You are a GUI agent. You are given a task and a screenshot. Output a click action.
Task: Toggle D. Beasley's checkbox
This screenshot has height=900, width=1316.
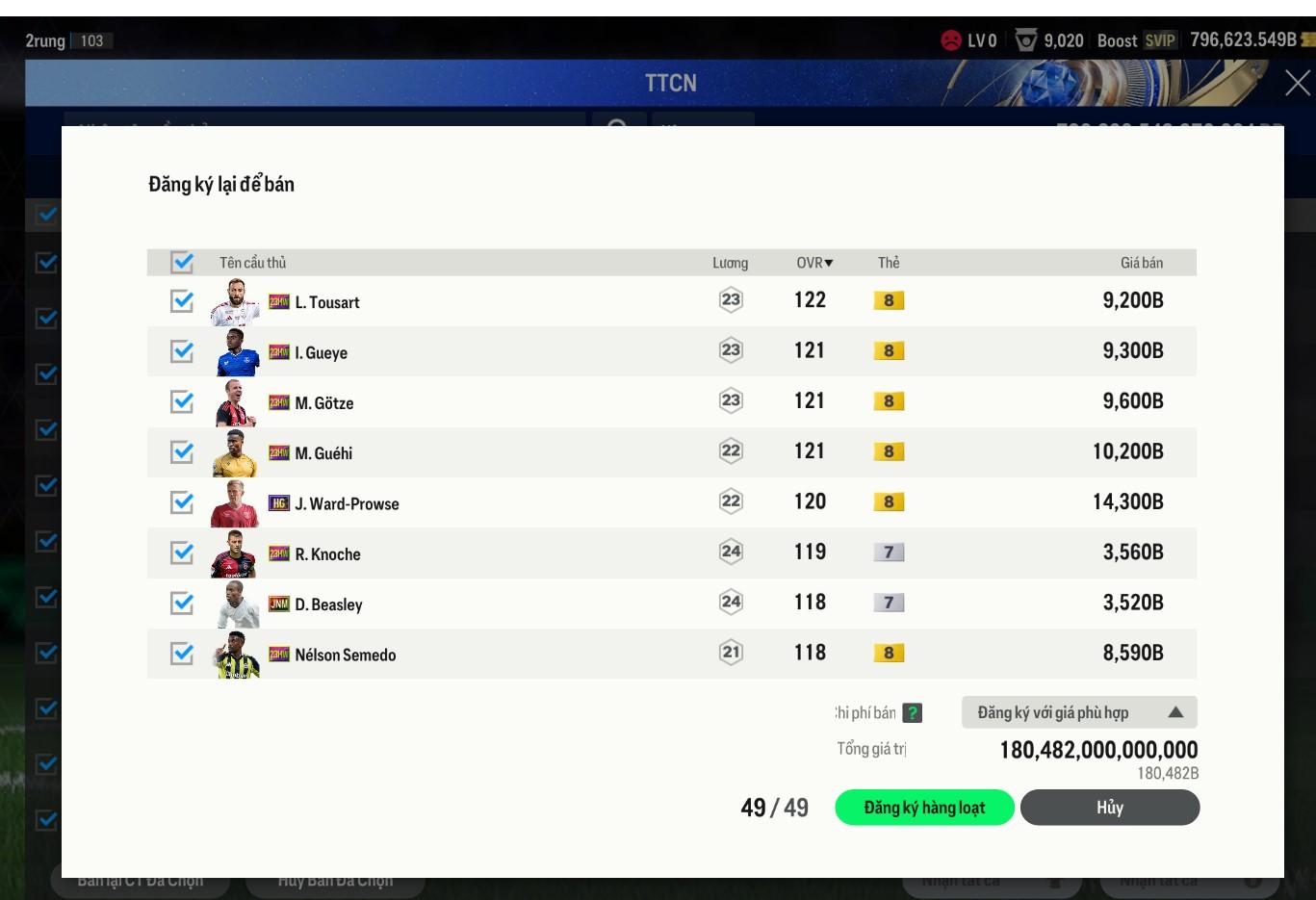(182, 603)
